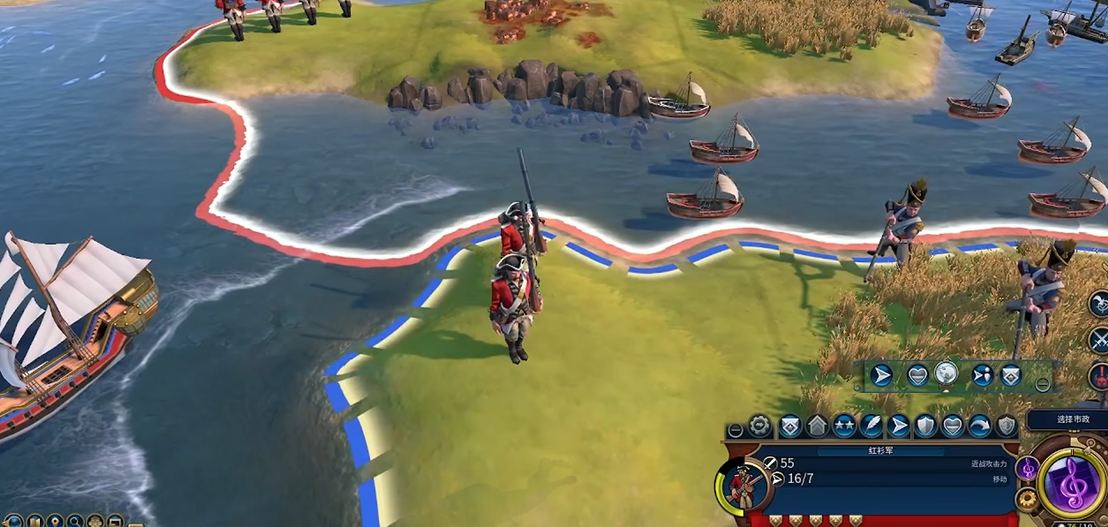Select the small purple music note icon
Viewport: 1108px width, 527px height.
[x=1027, y=467]
